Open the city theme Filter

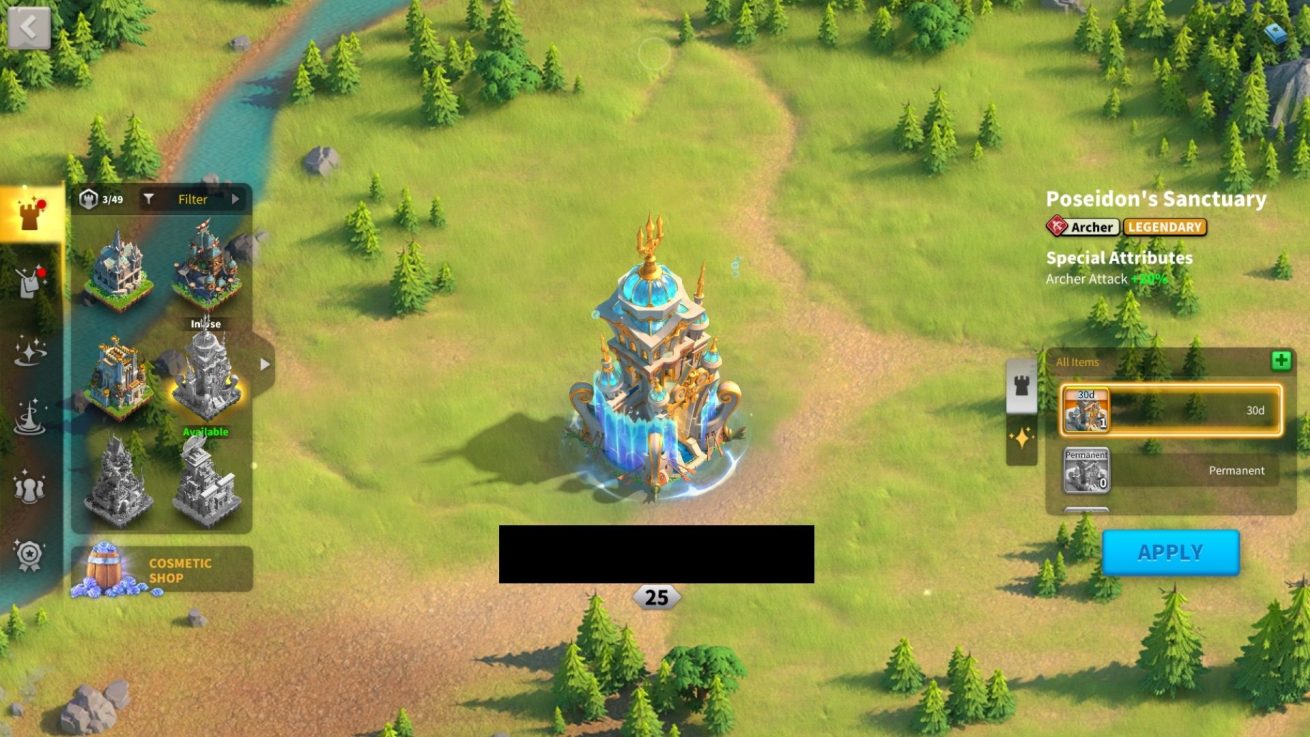[192, 199]
